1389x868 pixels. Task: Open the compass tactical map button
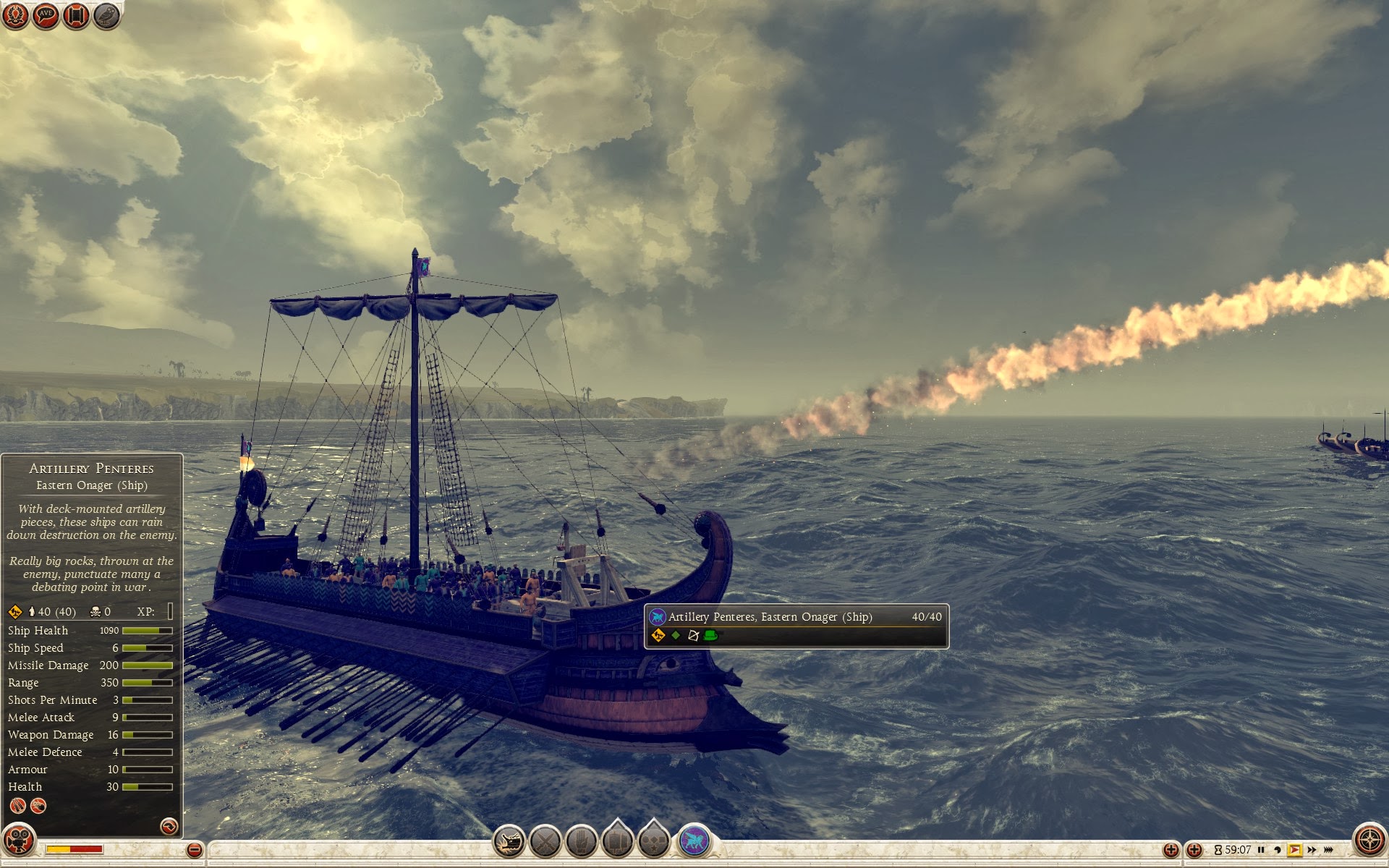1369,841
